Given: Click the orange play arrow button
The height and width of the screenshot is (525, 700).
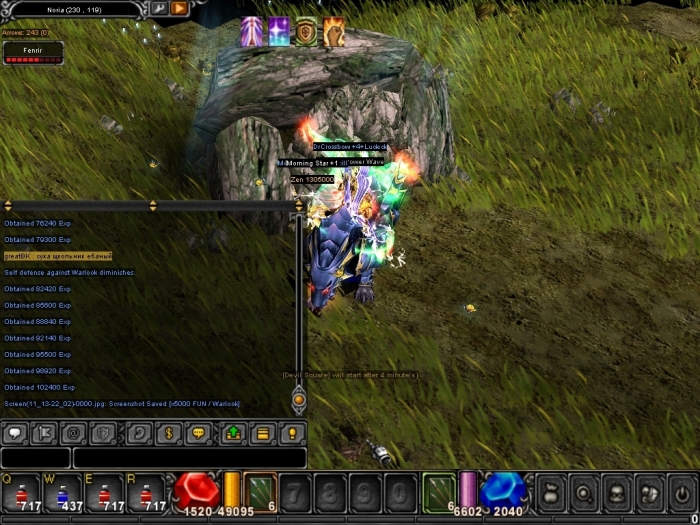Looking at the screenshot, I should tap(179, 8).
